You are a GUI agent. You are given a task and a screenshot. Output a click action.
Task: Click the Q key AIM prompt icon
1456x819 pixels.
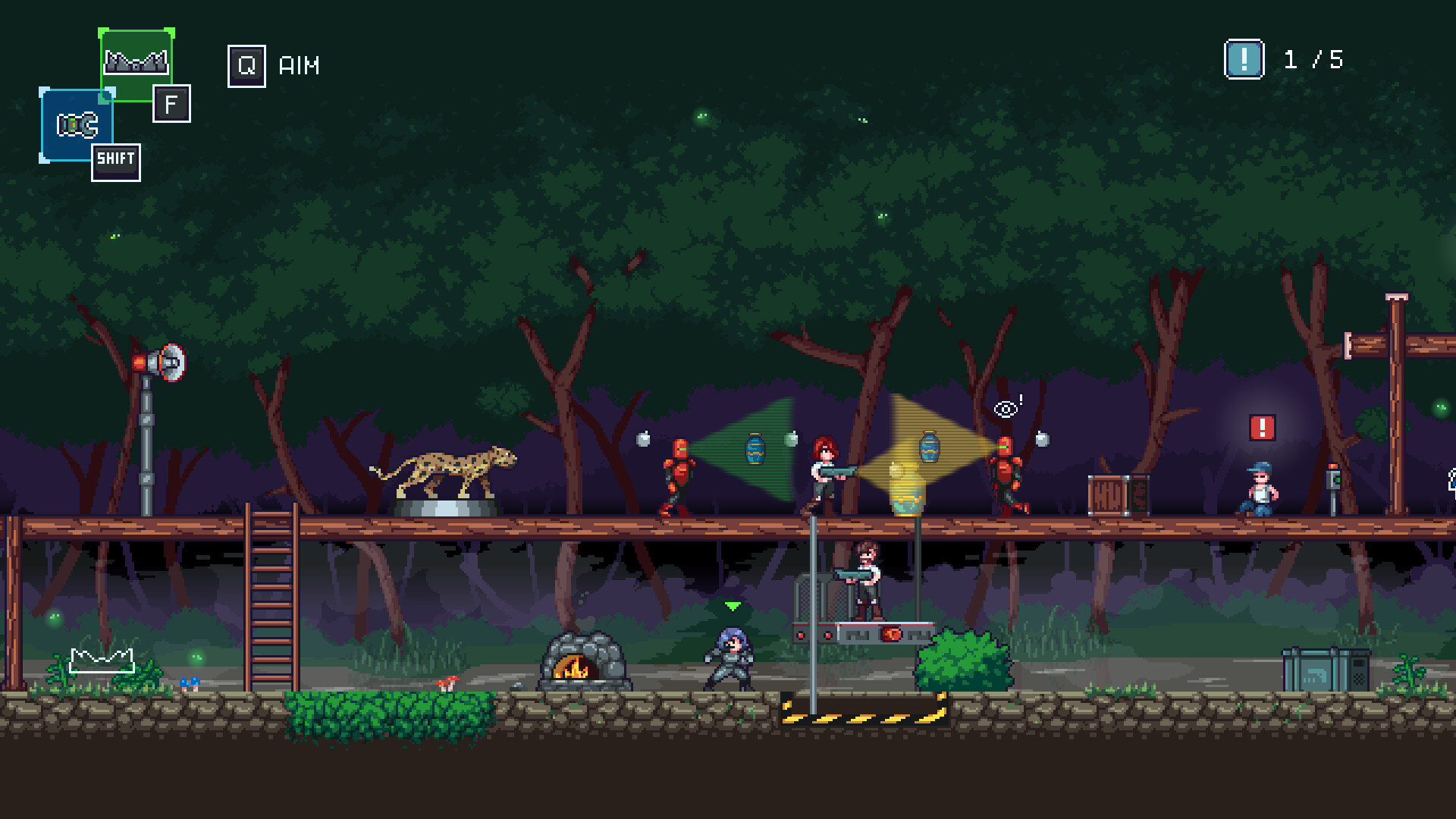pyautogui.click(x=246, y=66)
